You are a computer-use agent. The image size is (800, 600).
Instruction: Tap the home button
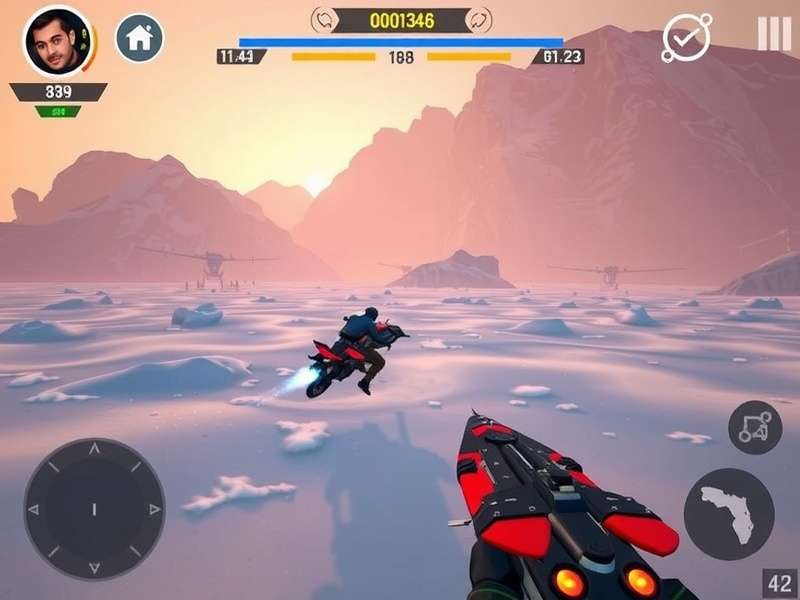140,39
